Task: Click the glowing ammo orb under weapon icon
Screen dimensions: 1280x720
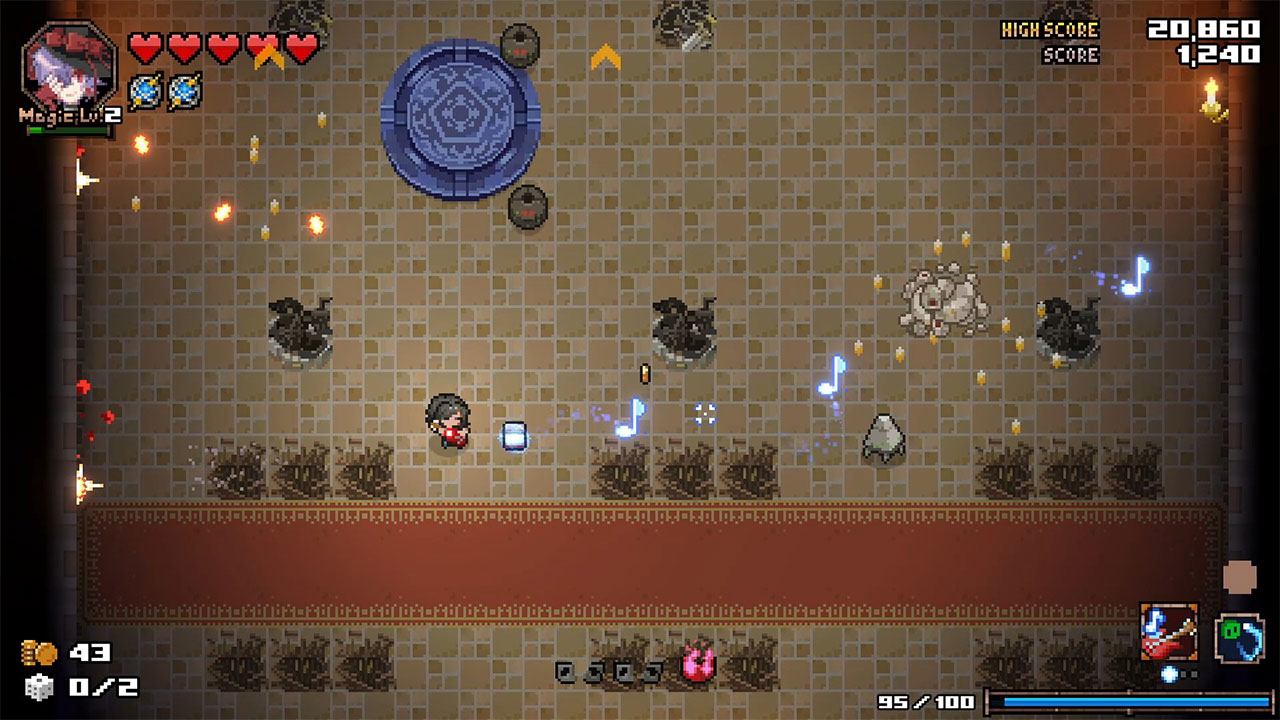Action: point(1169,673)
